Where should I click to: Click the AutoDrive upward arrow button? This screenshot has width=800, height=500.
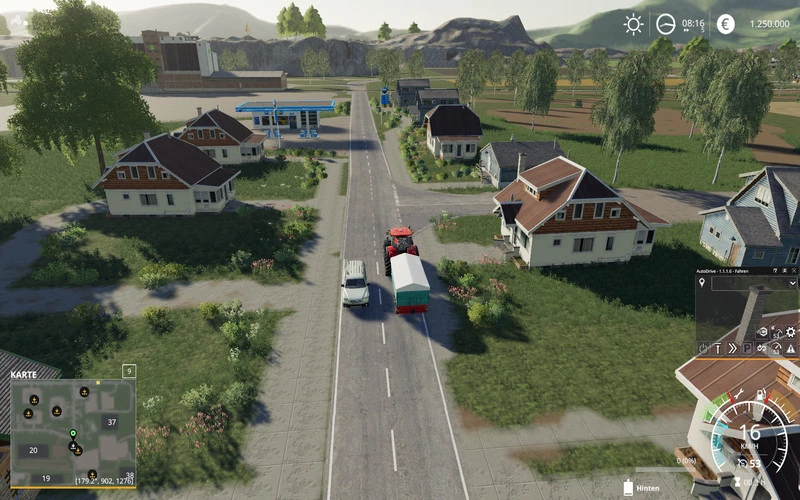tap(718, 348)
